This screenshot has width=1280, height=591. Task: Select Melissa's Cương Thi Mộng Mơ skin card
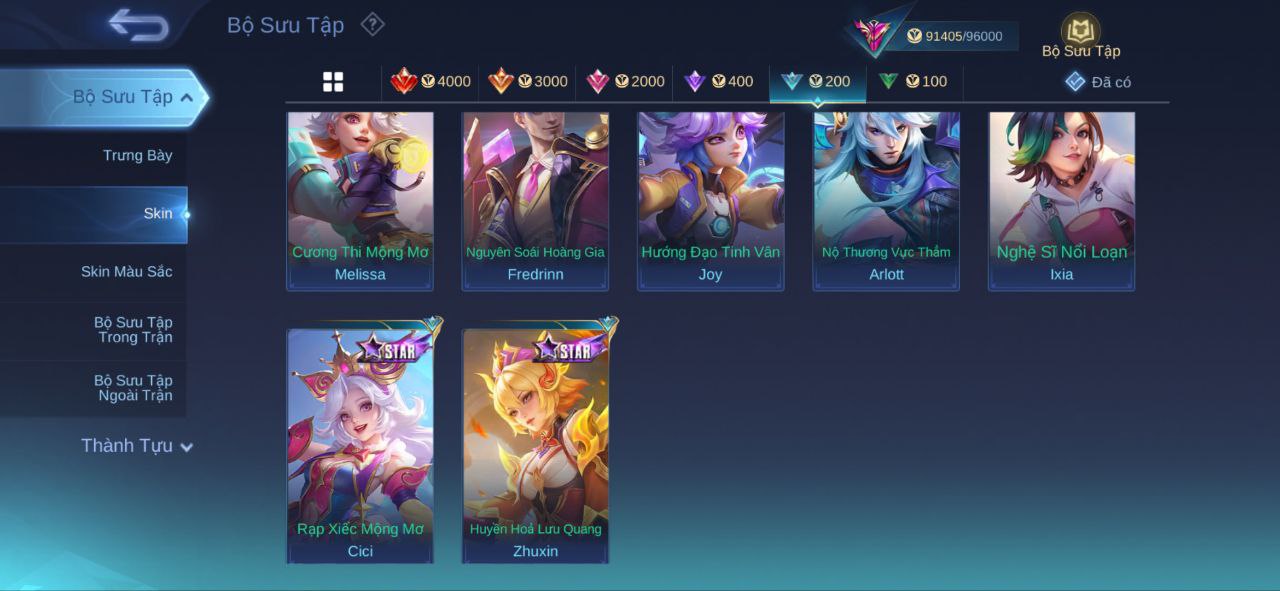pos(360,200)
